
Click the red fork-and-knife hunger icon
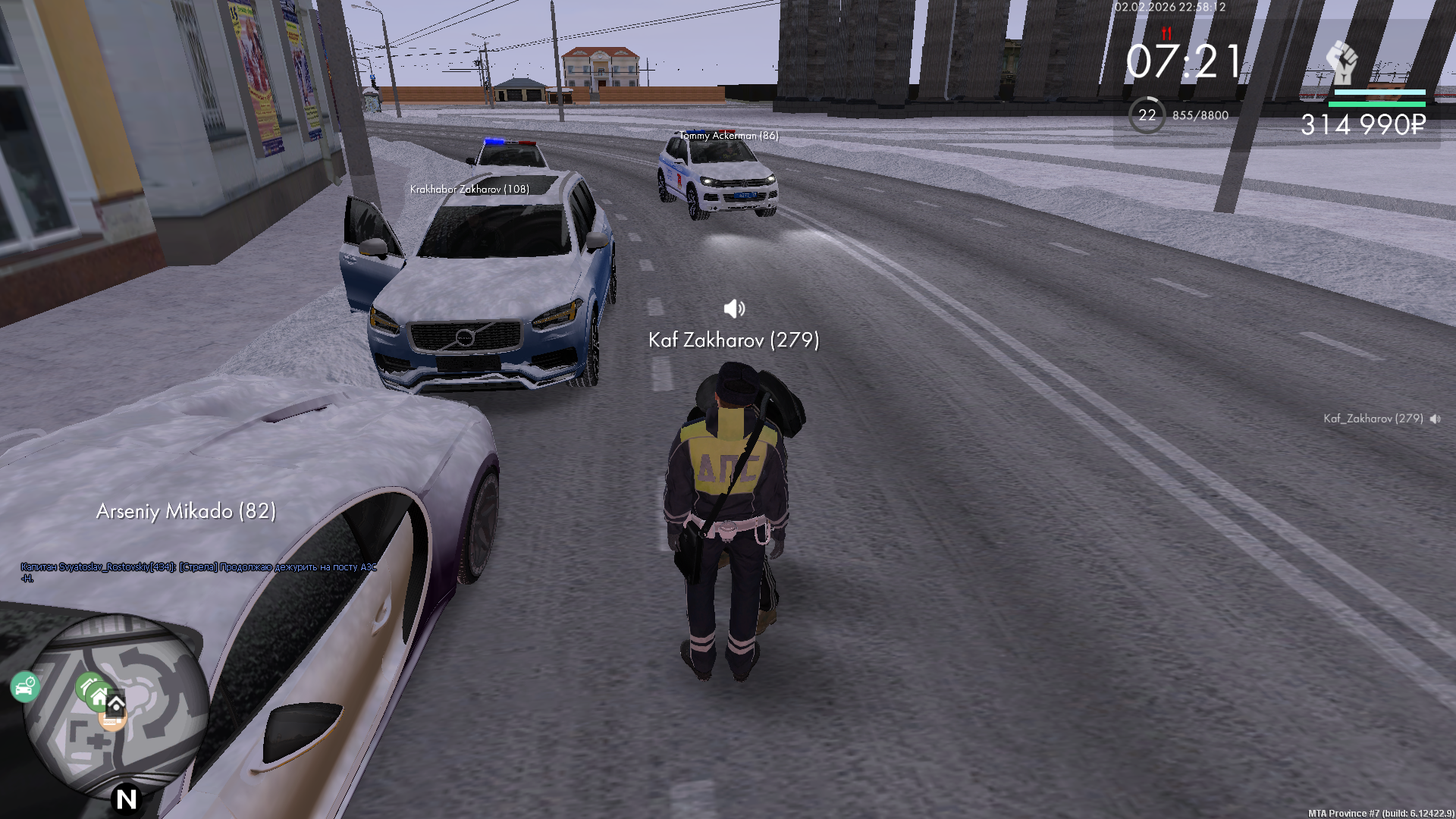pyautogui.click(x=1166, y=33)
